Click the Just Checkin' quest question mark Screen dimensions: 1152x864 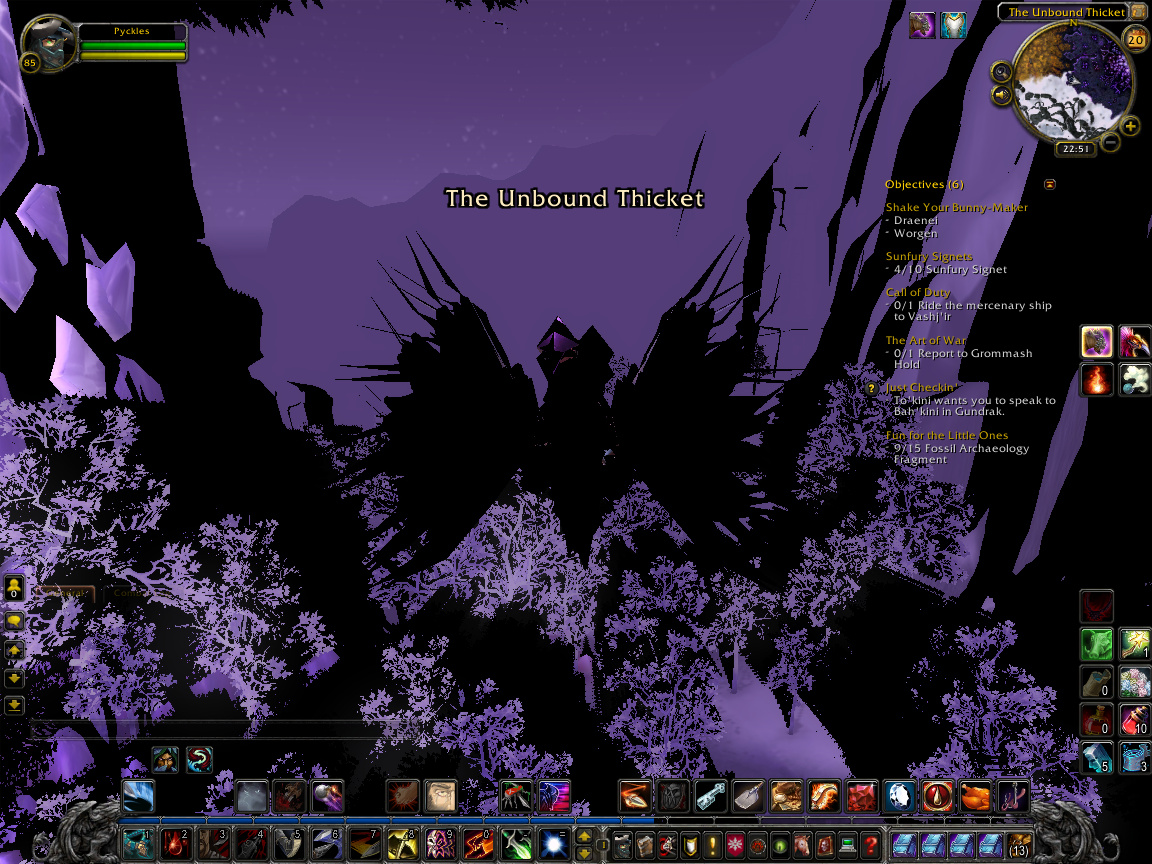[872, 388]
